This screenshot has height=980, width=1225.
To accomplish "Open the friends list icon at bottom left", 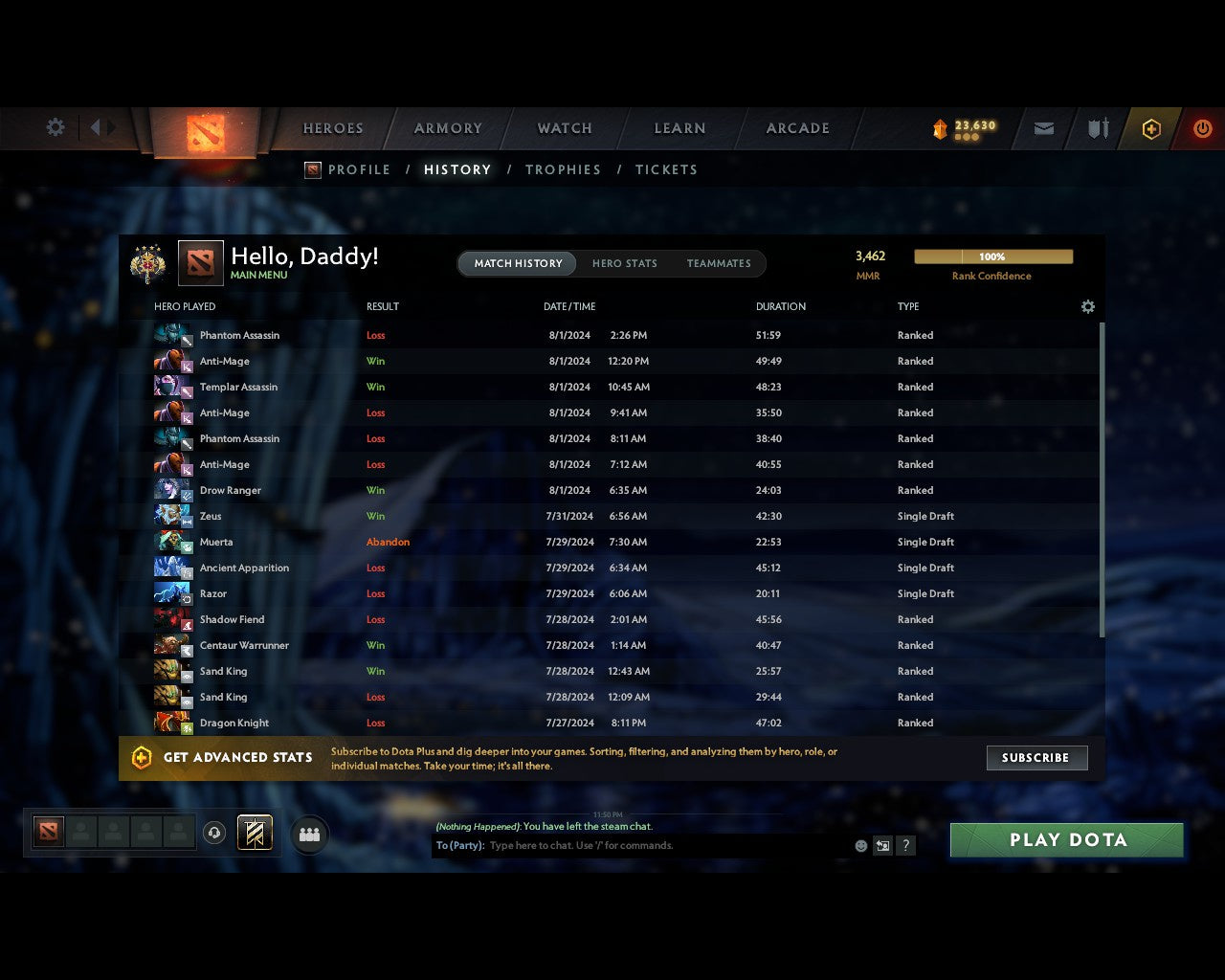I will point(308,834).
